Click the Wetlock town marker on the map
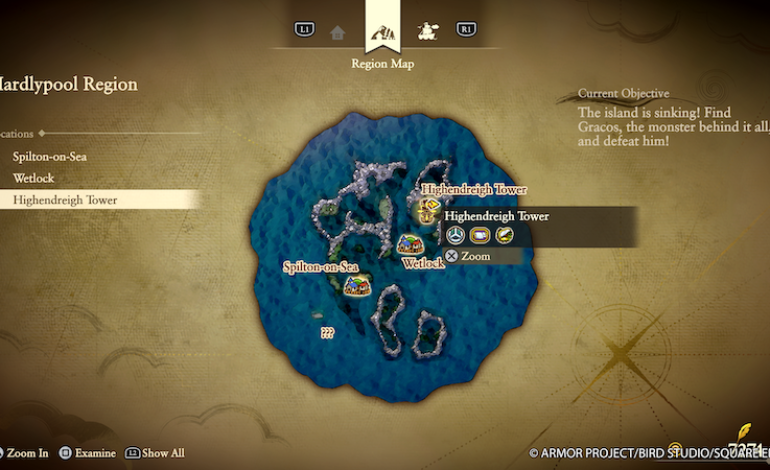Image resolution: width=770 pixels, height=470 pixels. [409, 244]
